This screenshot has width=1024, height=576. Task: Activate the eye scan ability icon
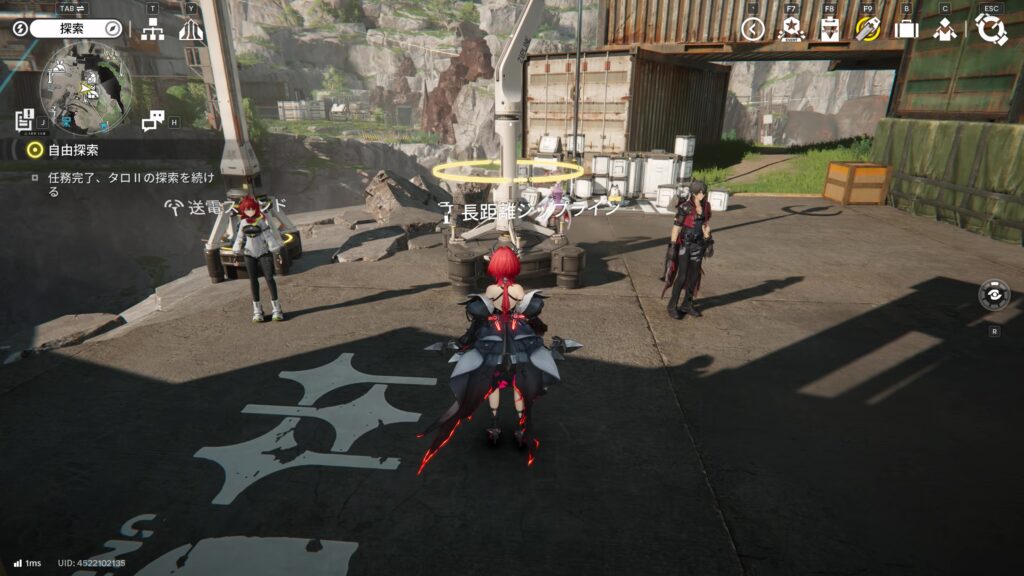pyautogui.click(x=994, y=295)
